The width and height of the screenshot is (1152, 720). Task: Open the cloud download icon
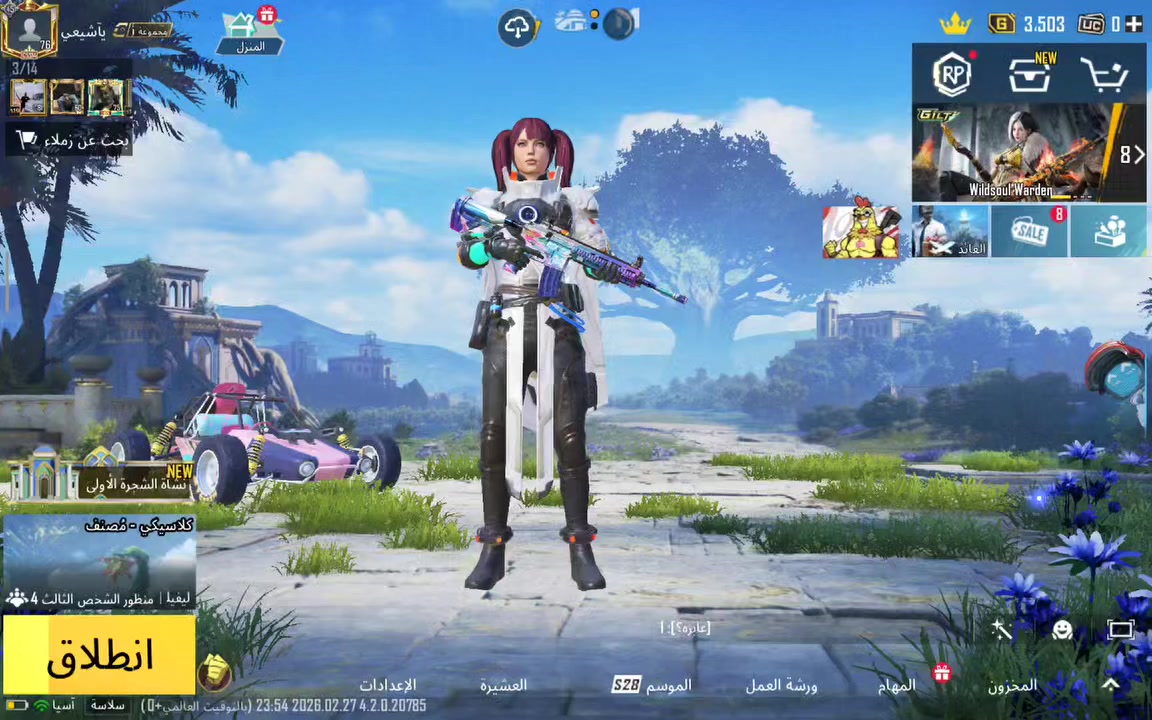[518, 27]
